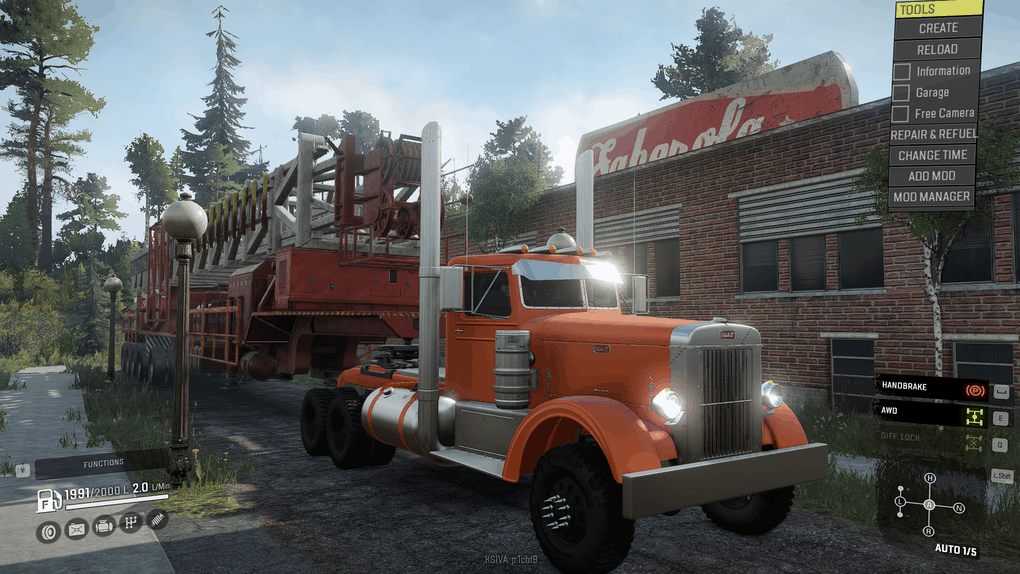
Task: Set the shifter to Auto position
Action: pyautogui.click(x=929, y=504)
